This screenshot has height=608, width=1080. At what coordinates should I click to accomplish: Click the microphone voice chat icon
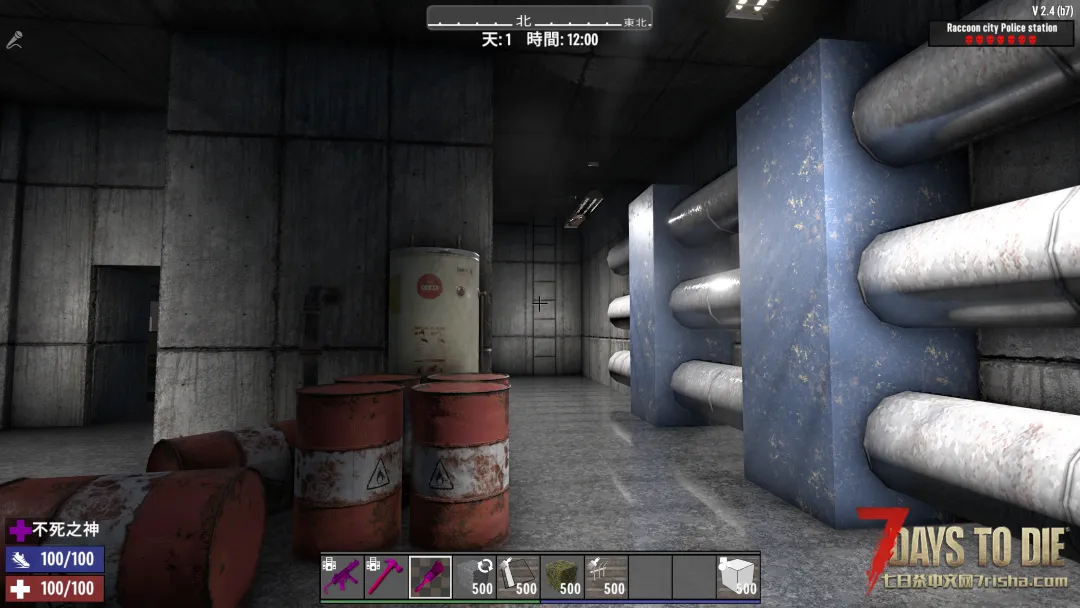pyautogui.click(x=15, y=40)
